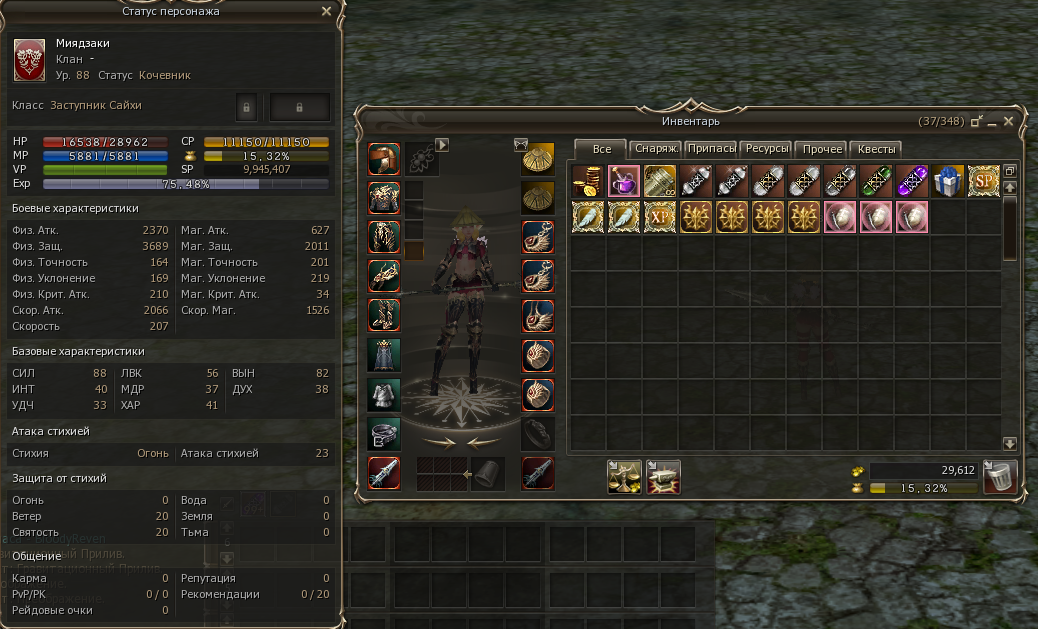Use the purple potion item
The image size is (1038, 629).
coord(624,181)
